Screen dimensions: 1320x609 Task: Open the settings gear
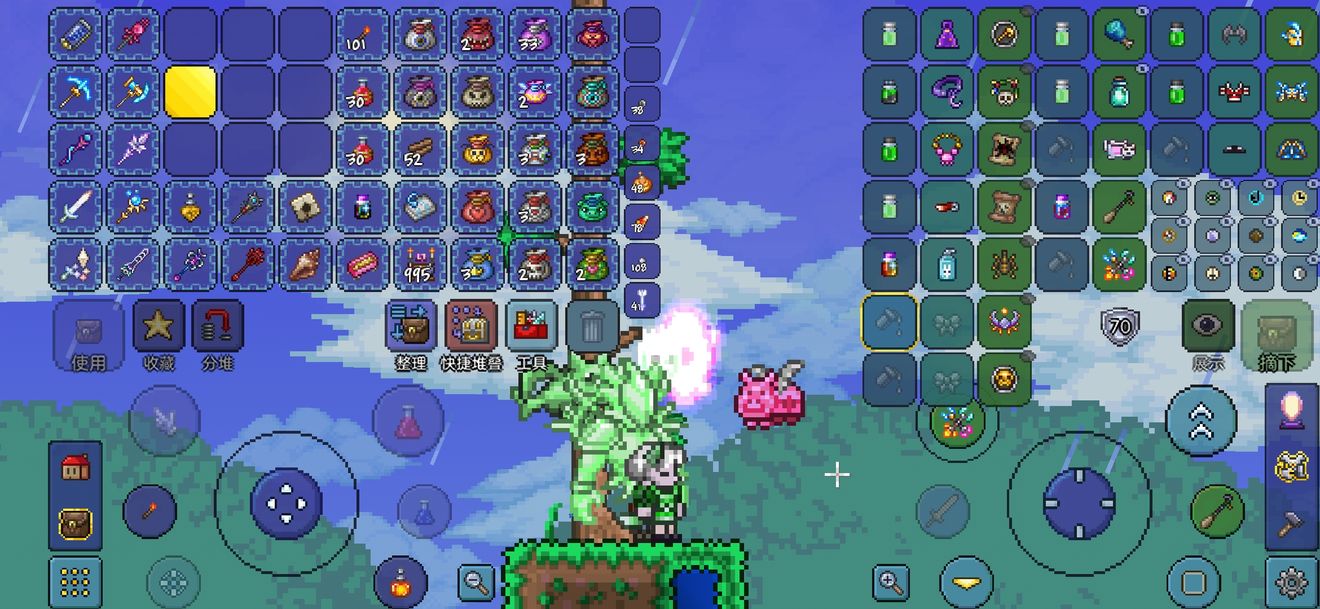click(1292, 581)
